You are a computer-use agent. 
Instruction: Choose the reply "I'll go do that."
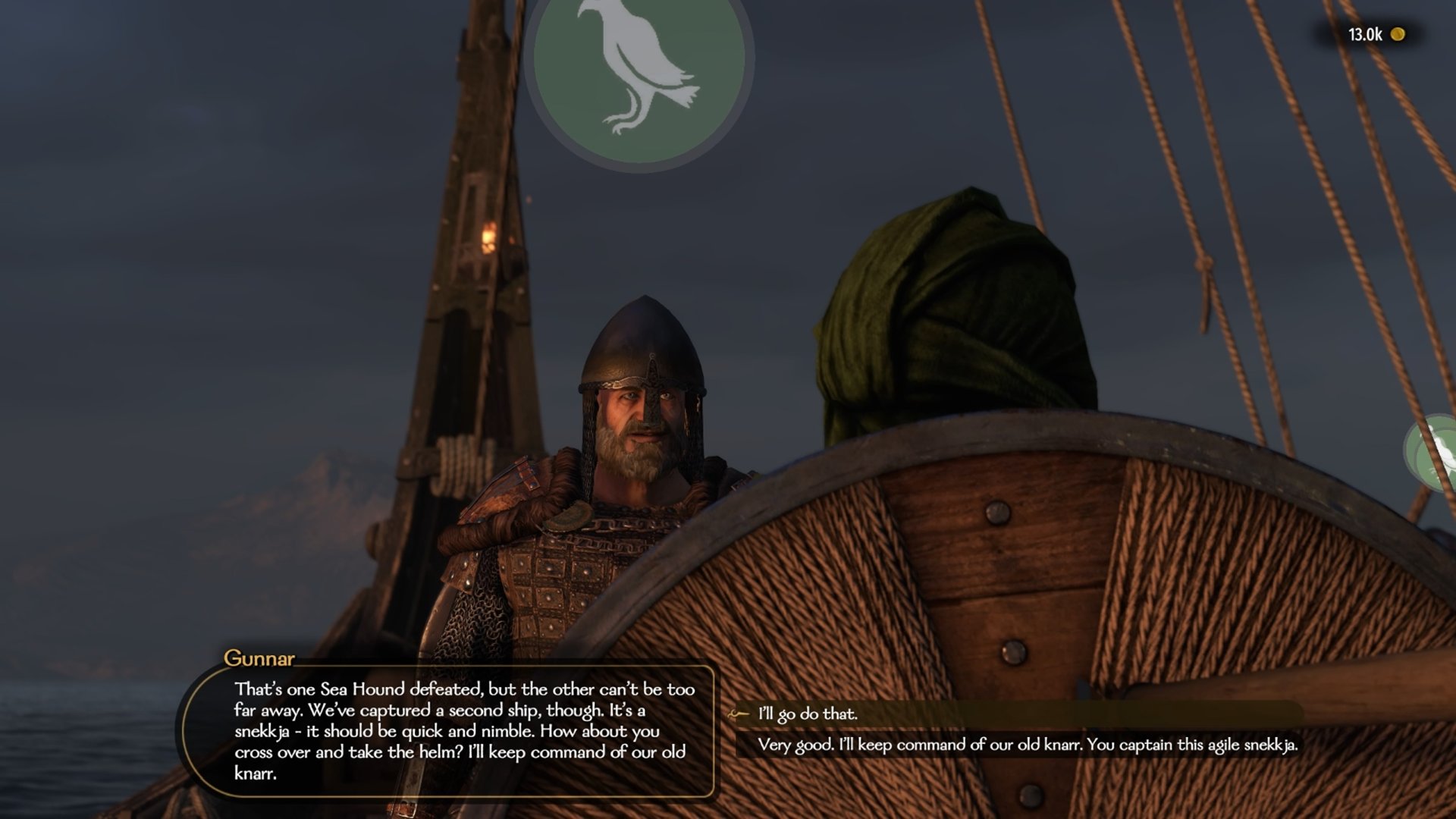808,714
